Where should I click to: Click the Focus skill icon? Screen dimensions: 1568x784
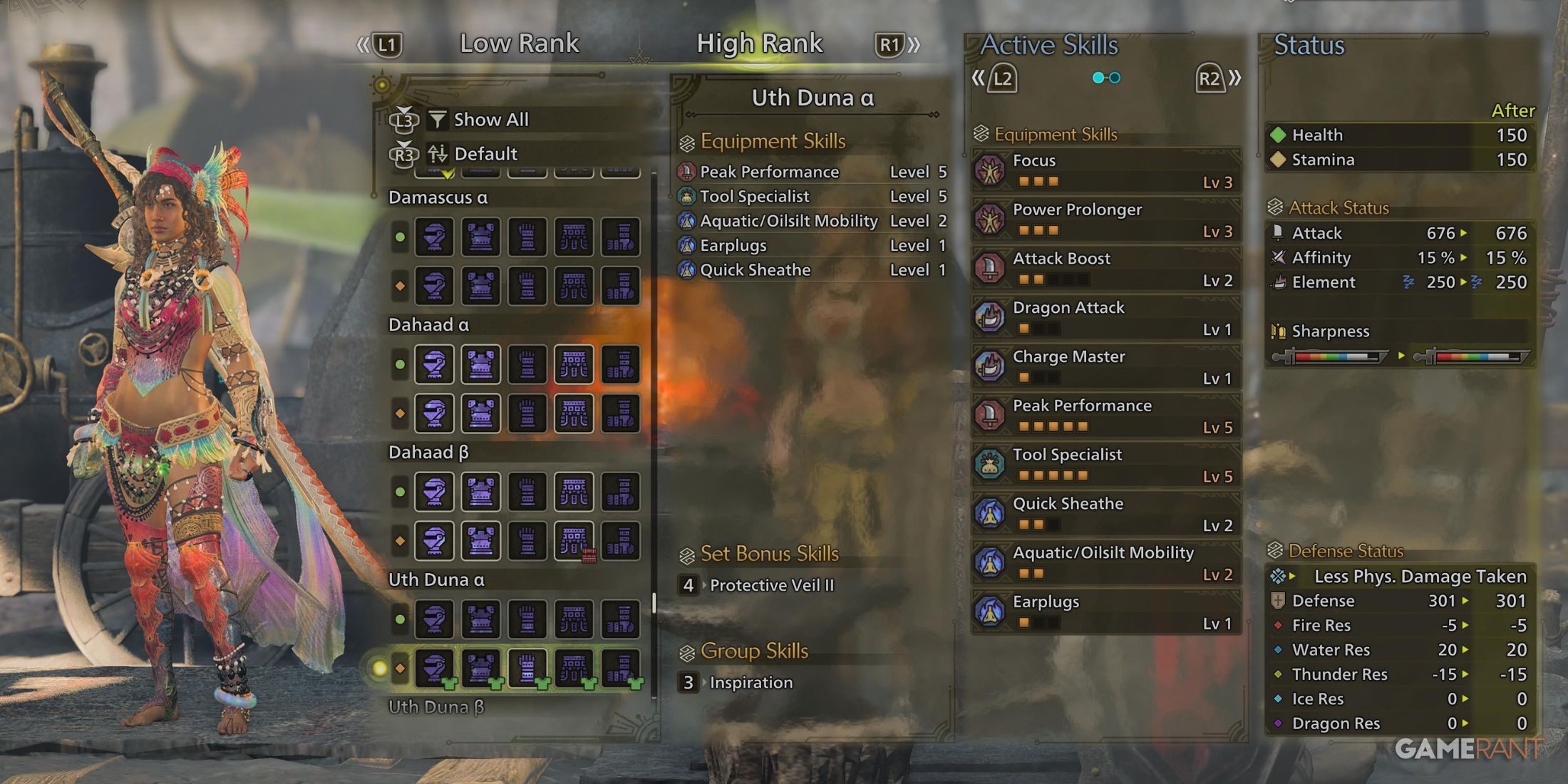[991, 171]
